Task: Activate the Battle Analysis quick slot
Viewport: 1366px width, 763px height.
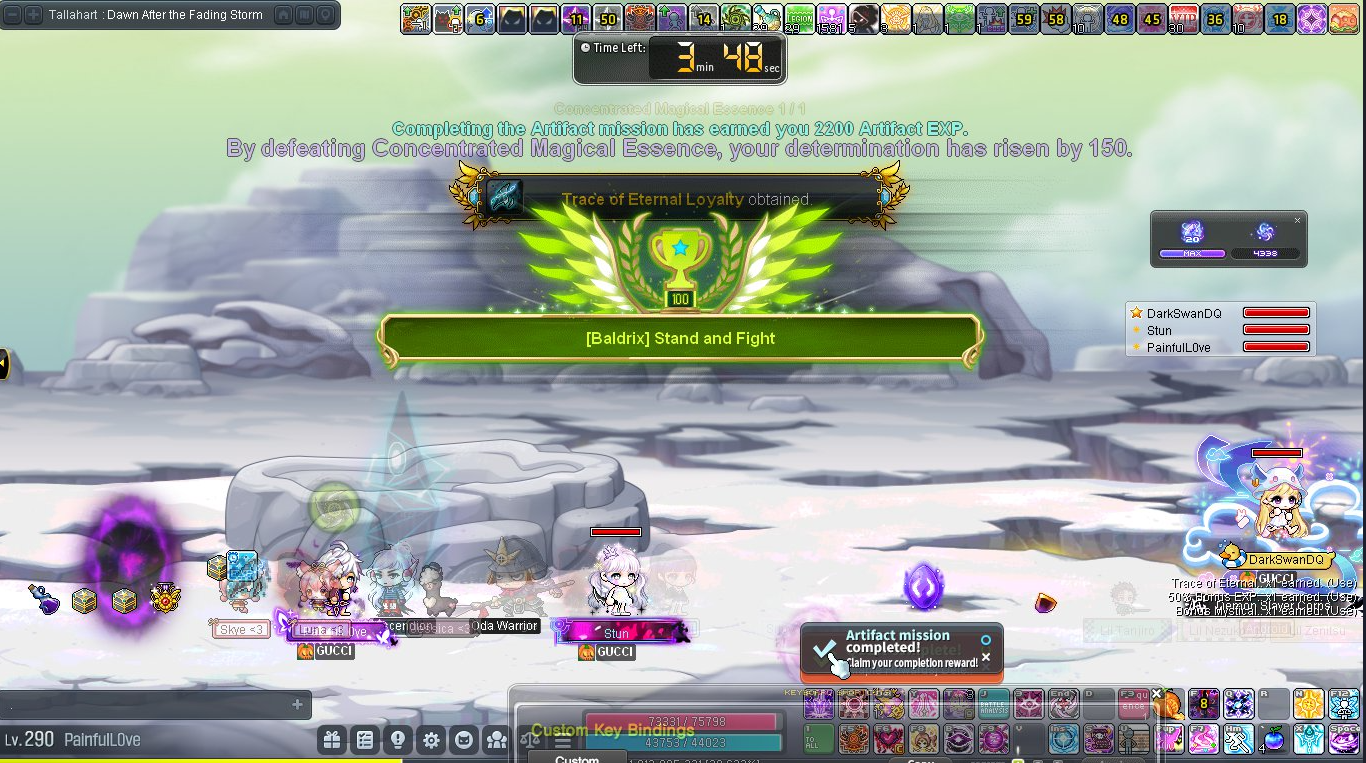Action: [x=993, y=704]
